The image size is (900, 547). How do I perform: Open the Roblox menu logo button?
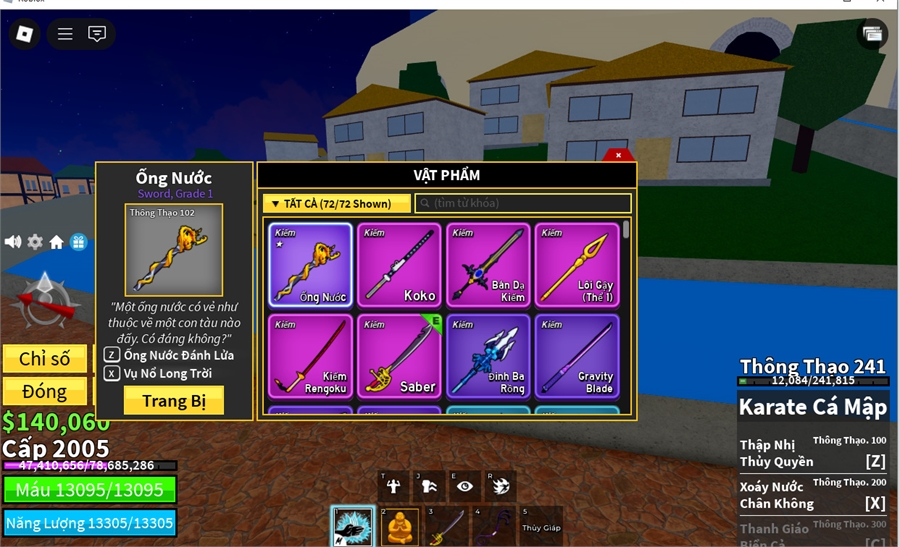point(24,34)
